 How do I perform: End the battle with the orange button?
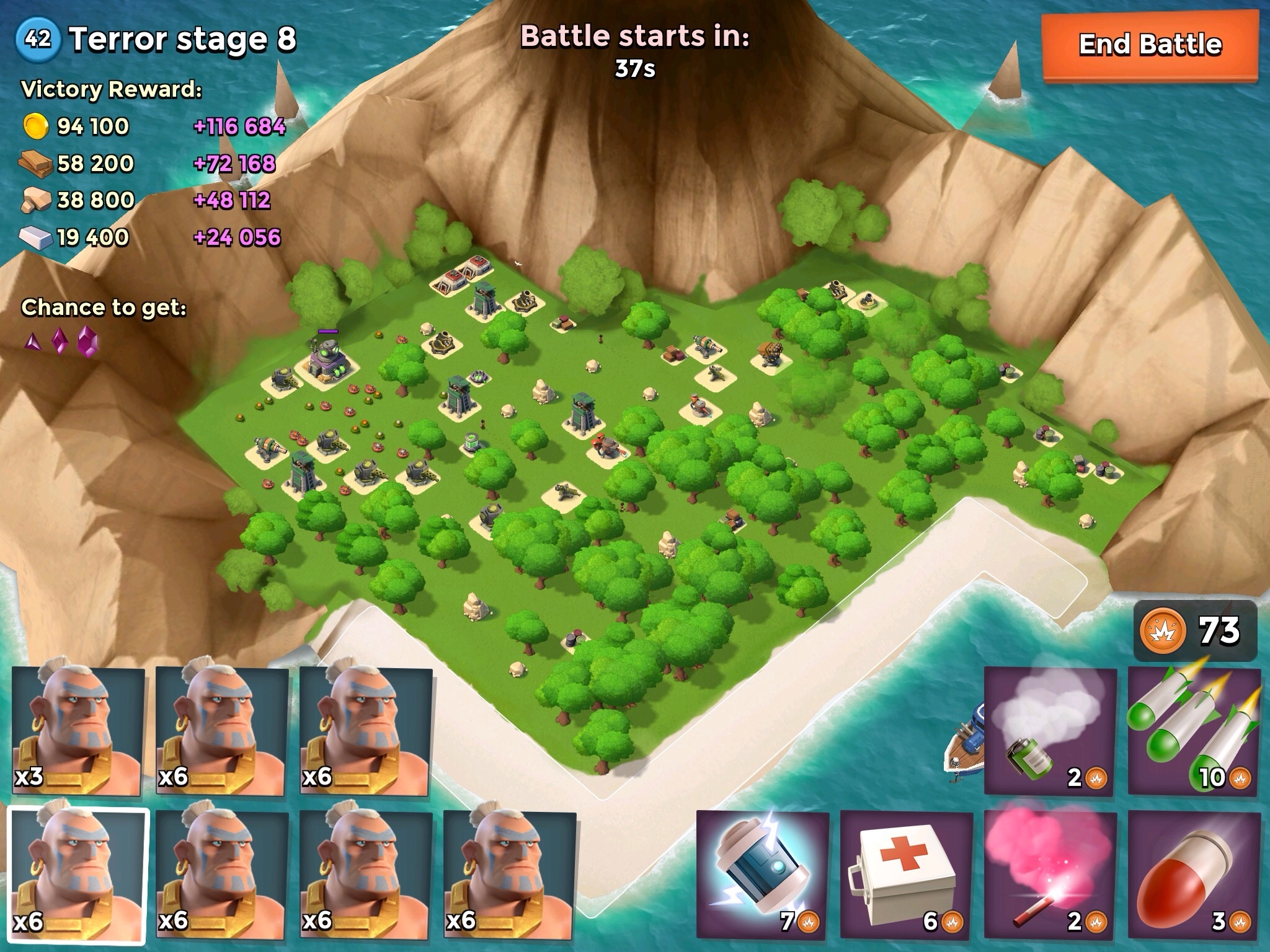[1150, 46]
